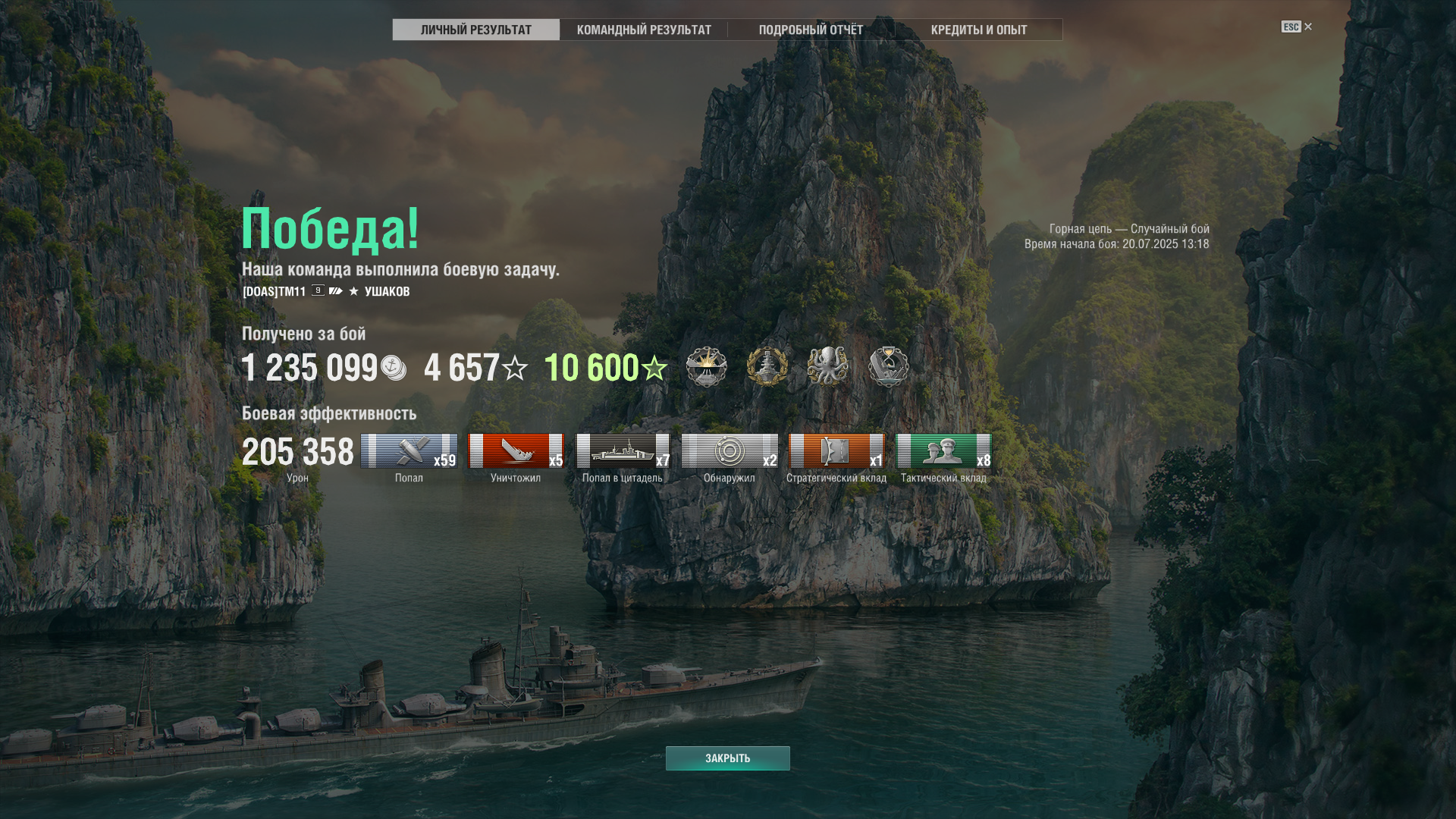
Task: Switch to the Командный результат tab
Action: (644, 30)
